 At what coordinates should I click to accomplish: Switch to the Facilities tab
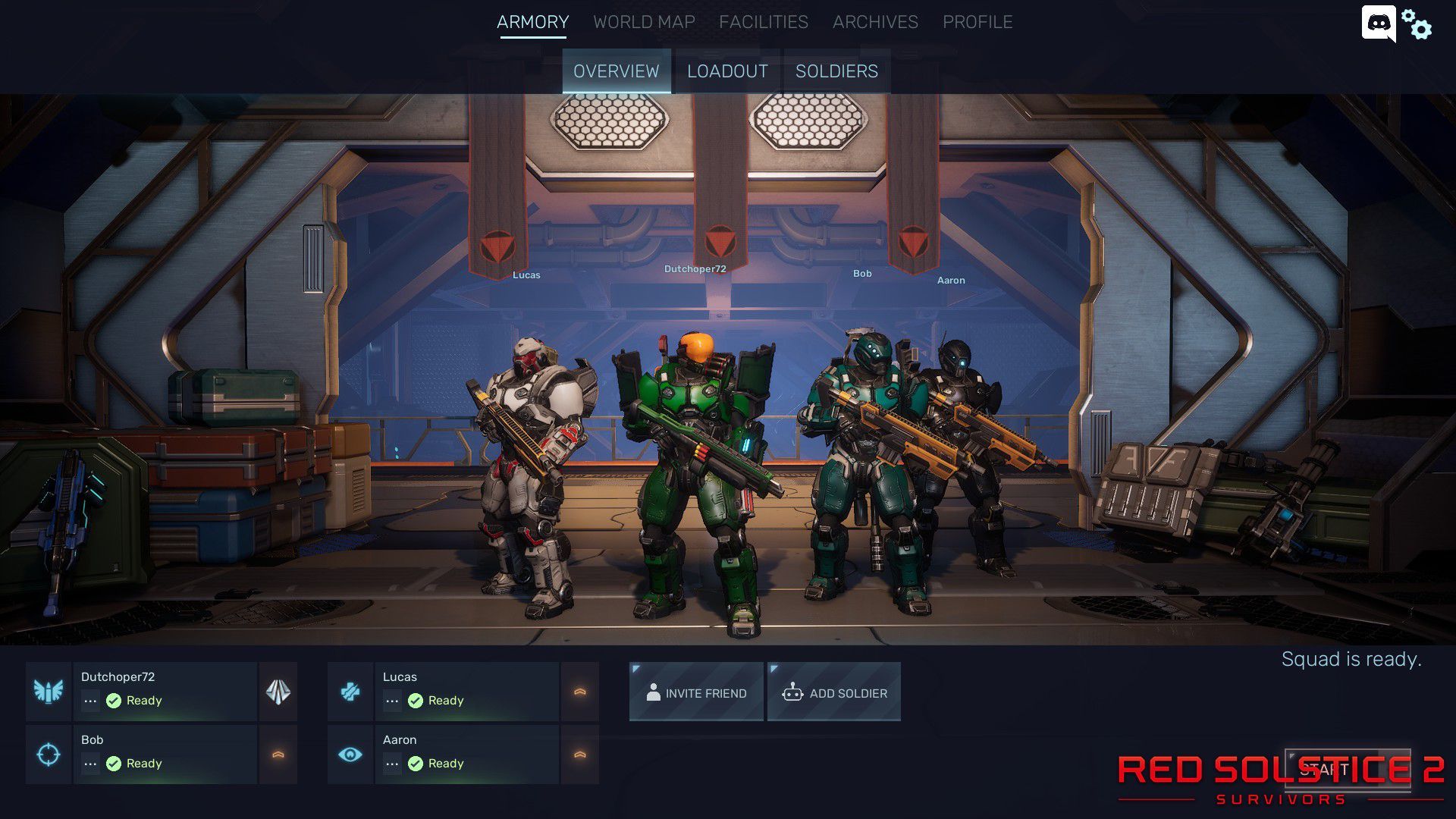click(x=763, y=22)
